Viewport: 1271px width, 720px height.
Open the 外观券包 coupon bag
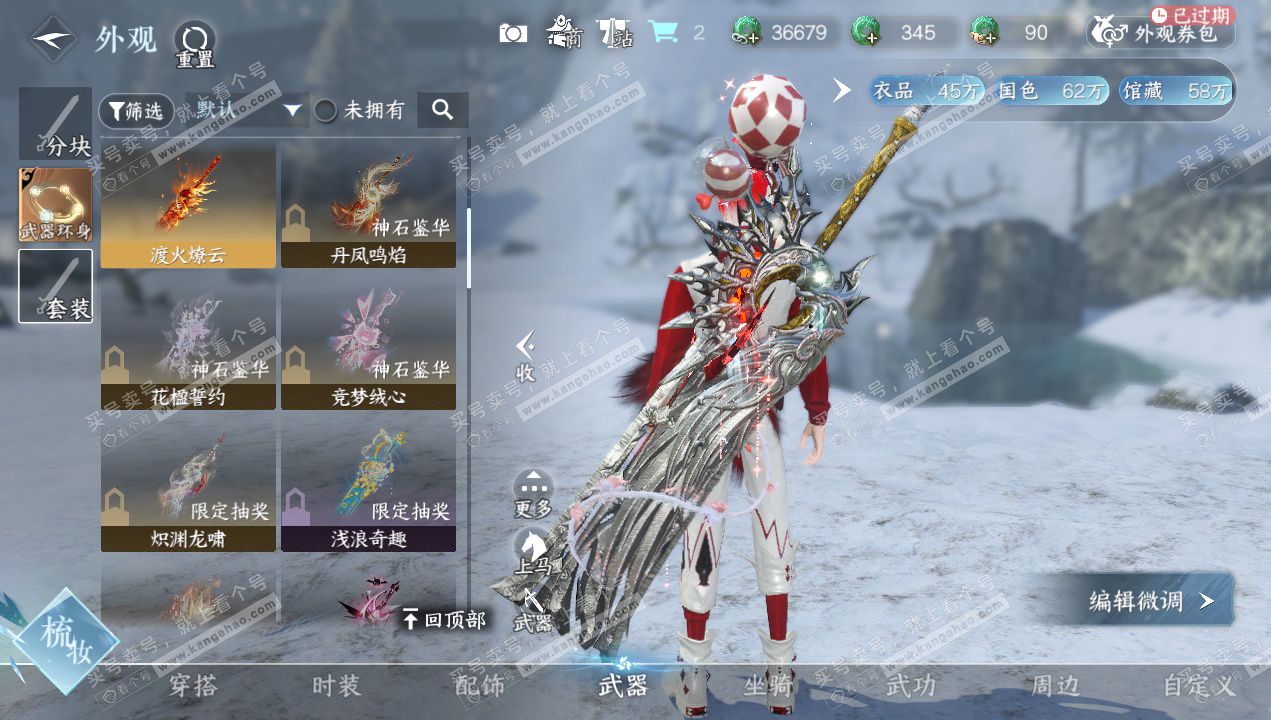tap(1161, 33)
